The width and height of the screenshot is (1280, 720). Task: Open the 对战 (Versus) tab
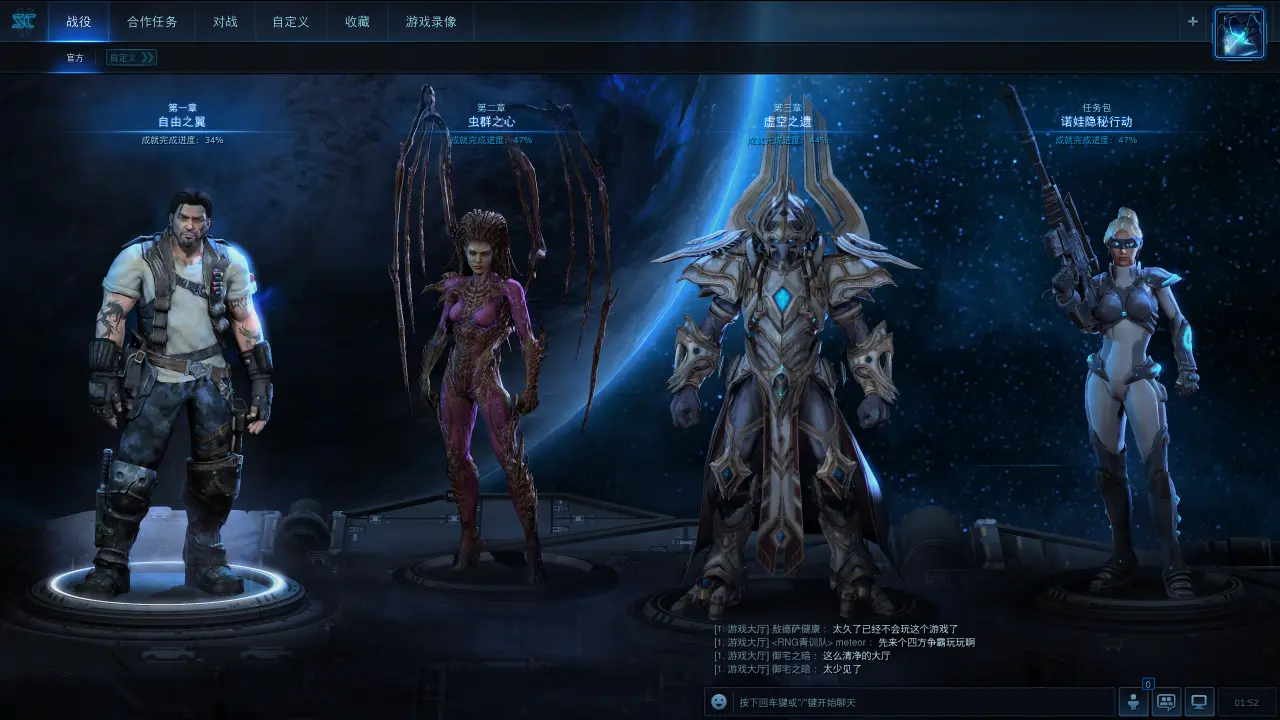click(x=225, y=22)
